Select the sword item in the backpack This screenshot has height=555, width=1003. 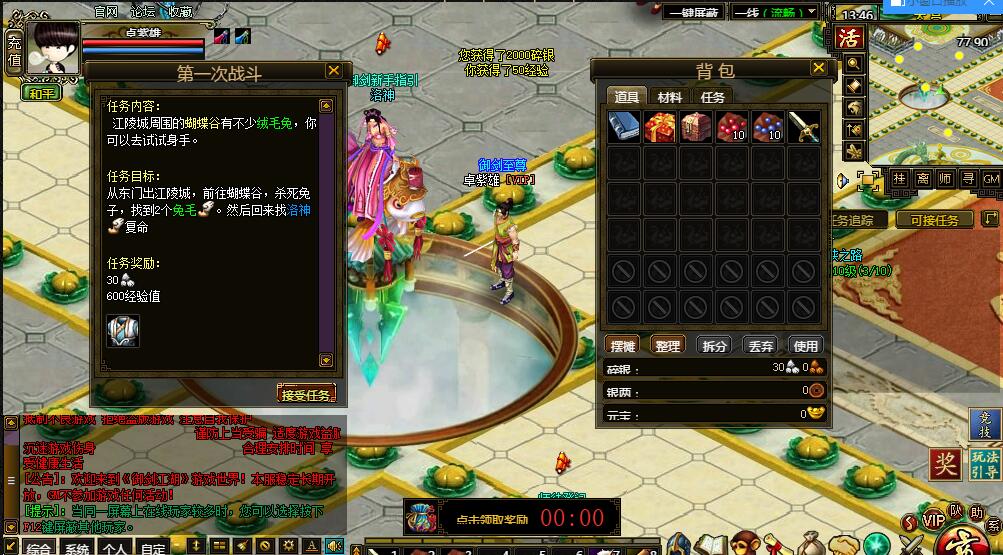803,127
